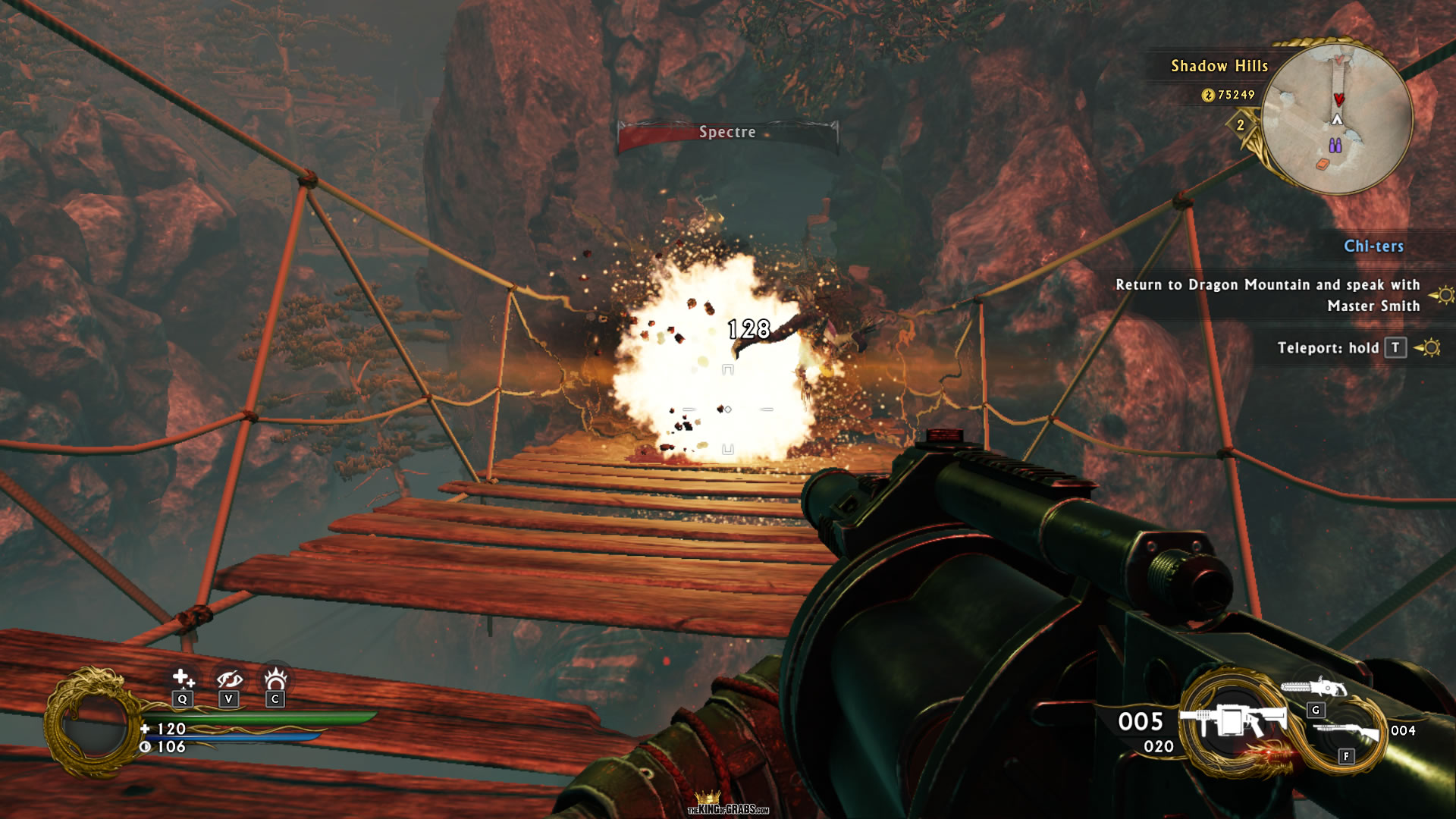The image size is (1456, 819).
Task: Activate the healing ability icon
Action: click(183, 678)
